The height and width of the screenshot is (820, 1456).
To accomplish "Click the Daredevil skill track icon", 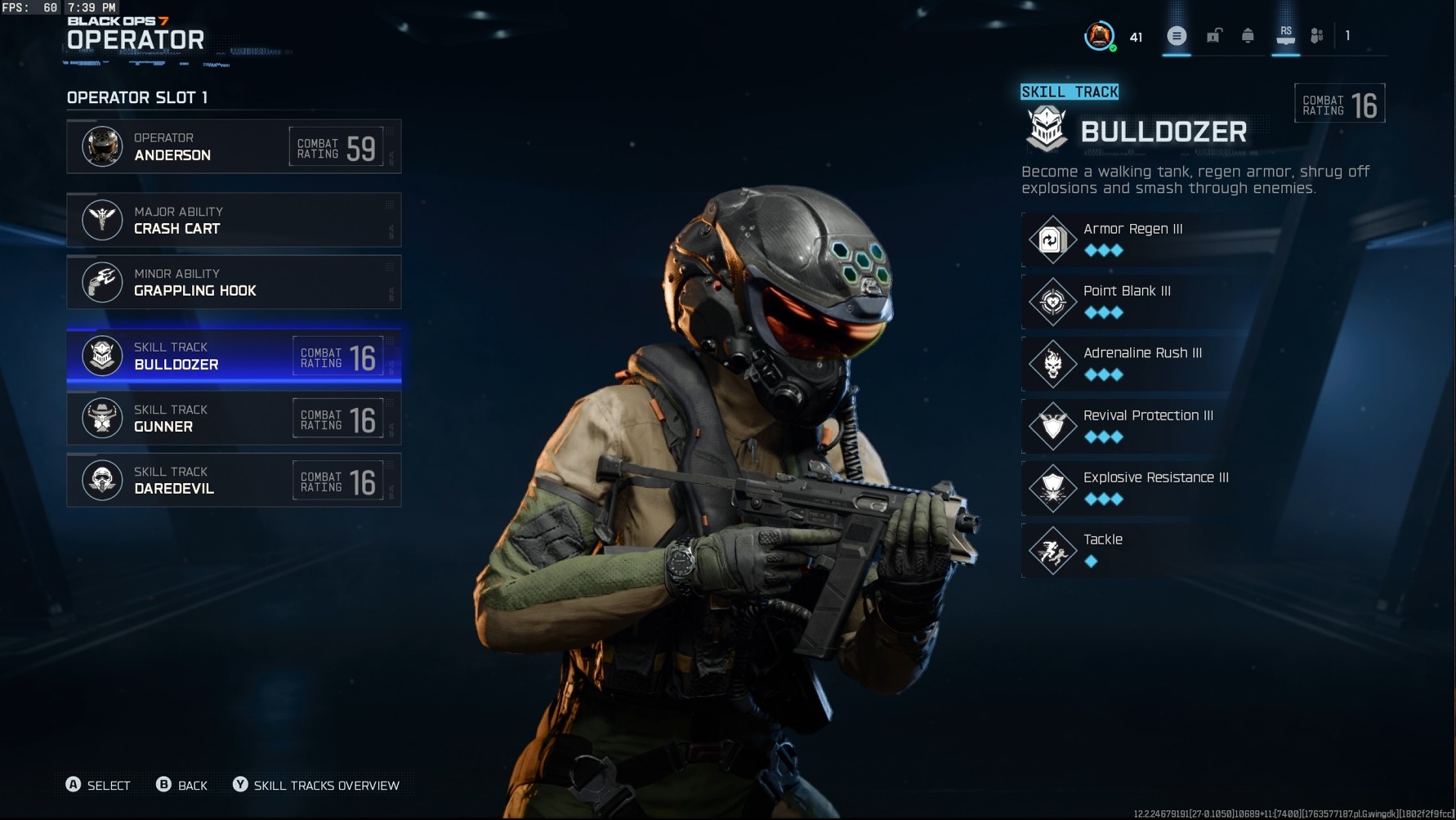I will [x=102, y=480].
